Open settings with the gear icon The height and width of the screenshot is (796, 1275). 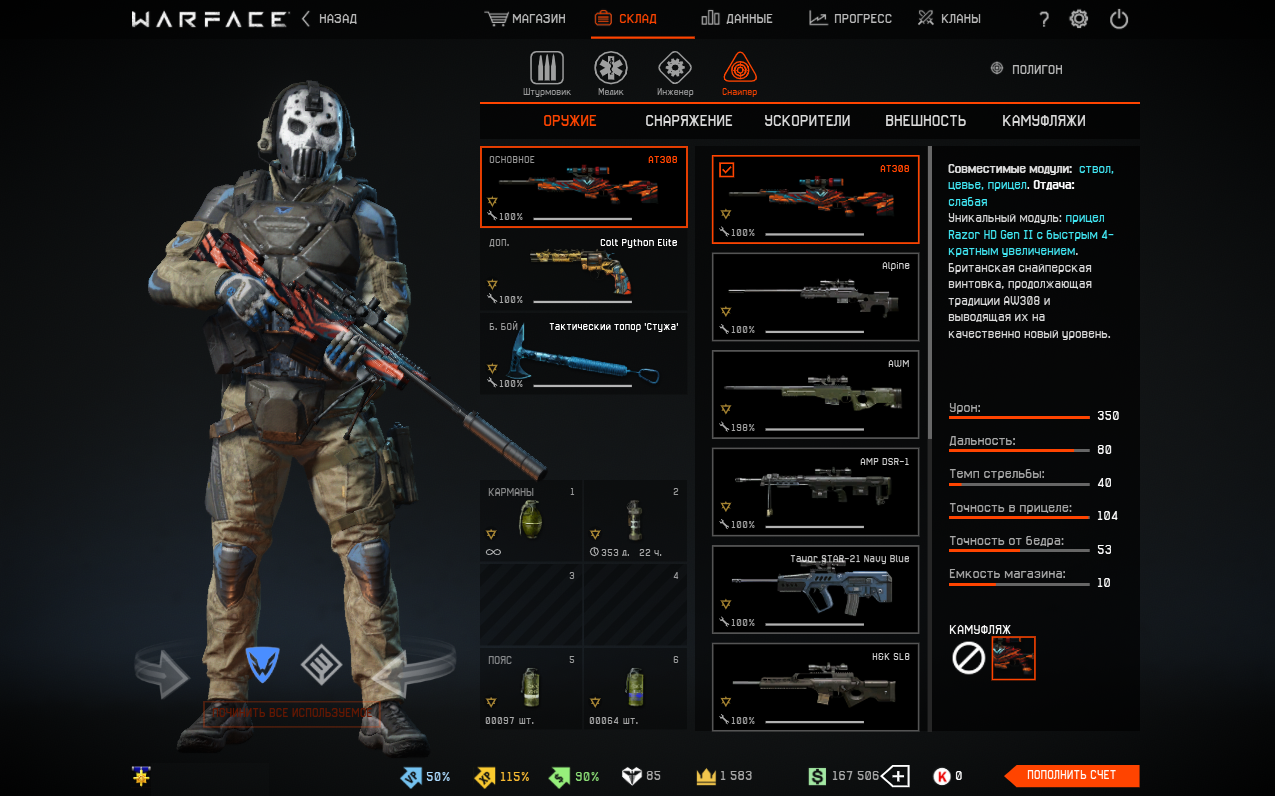pos(1079,19)
